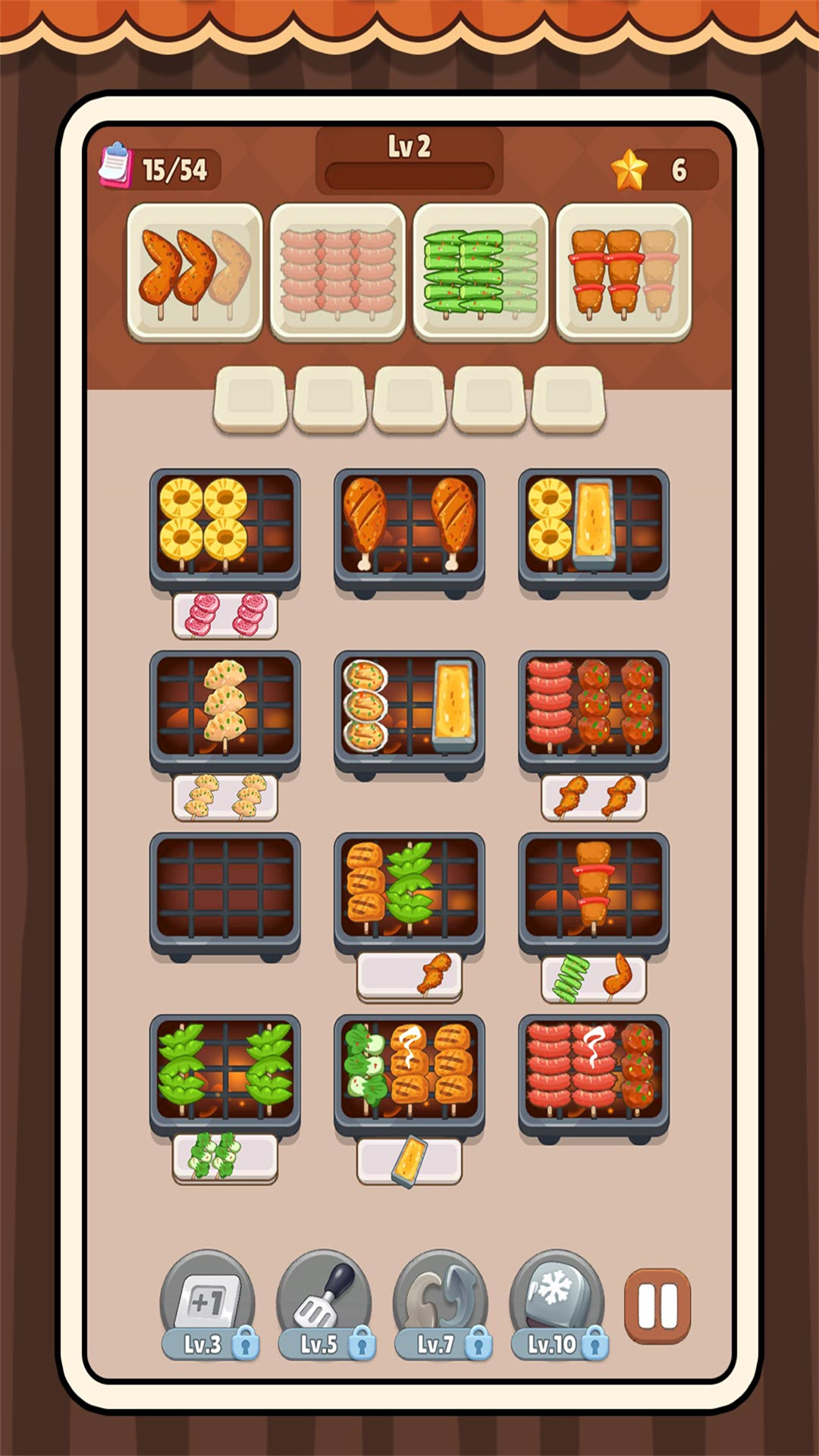Select the green pepper order tray
Image resolution: width=819 pixels, height=1456 pixels.
(481, 271)
